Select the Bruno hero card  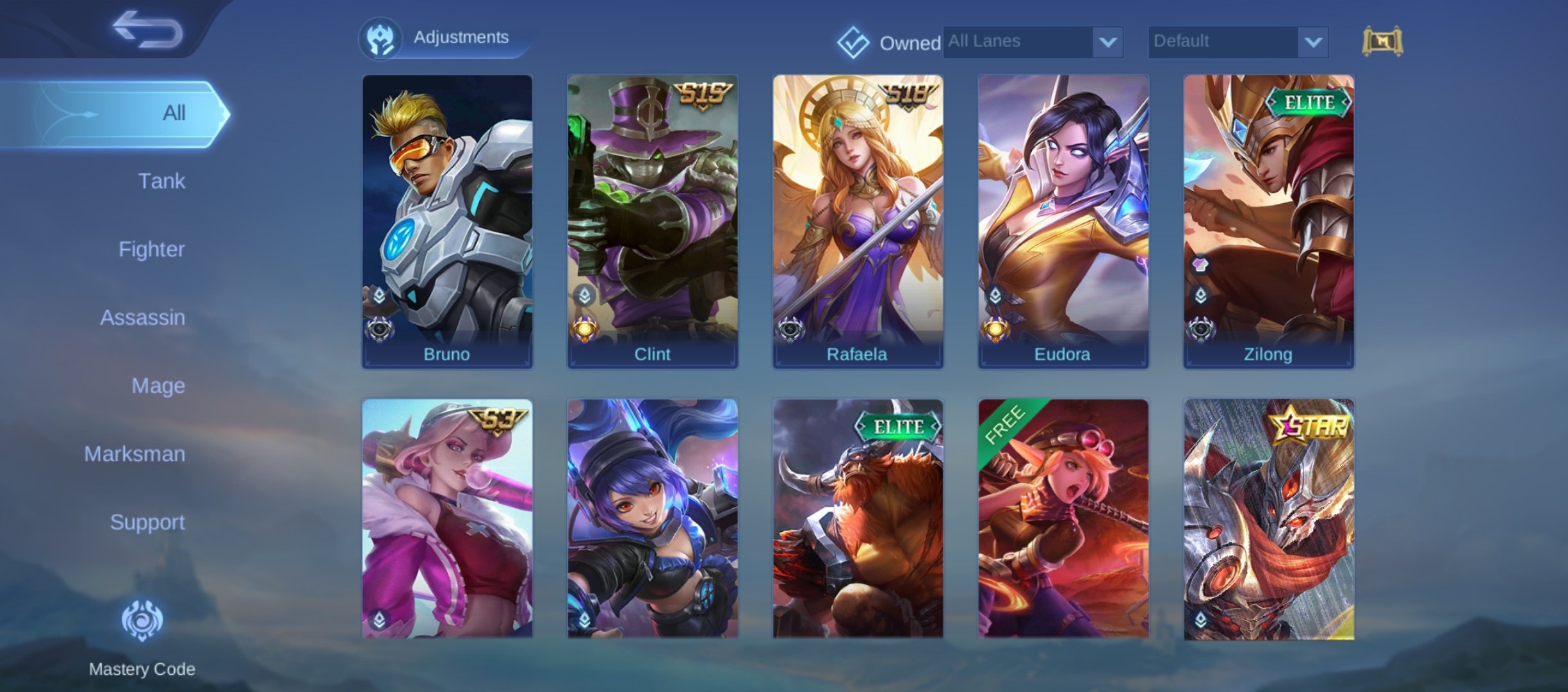click(447, 221)
